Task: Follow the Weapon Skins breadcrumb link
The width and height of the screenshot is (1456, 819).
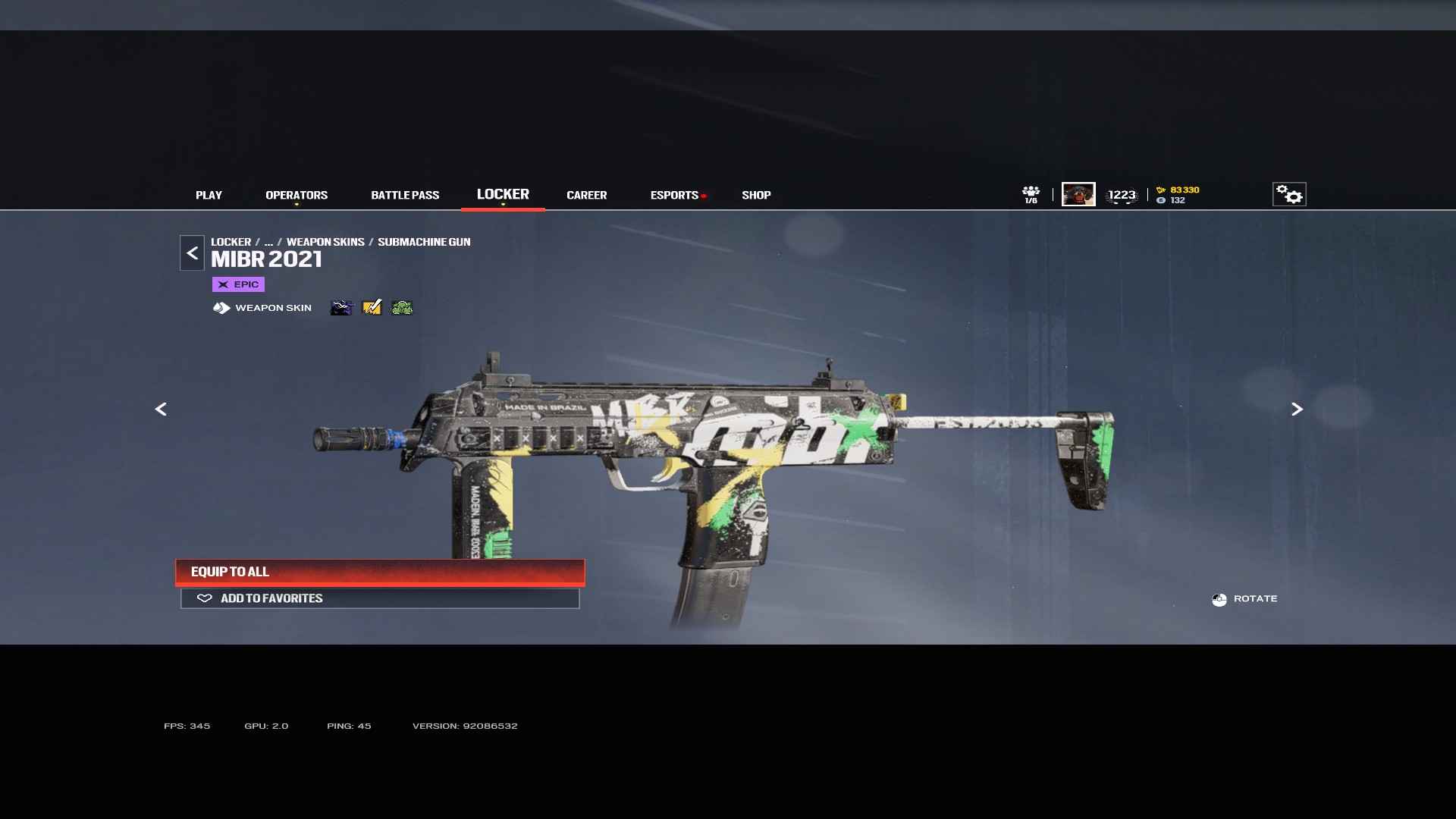Action: tap(325, 242)
